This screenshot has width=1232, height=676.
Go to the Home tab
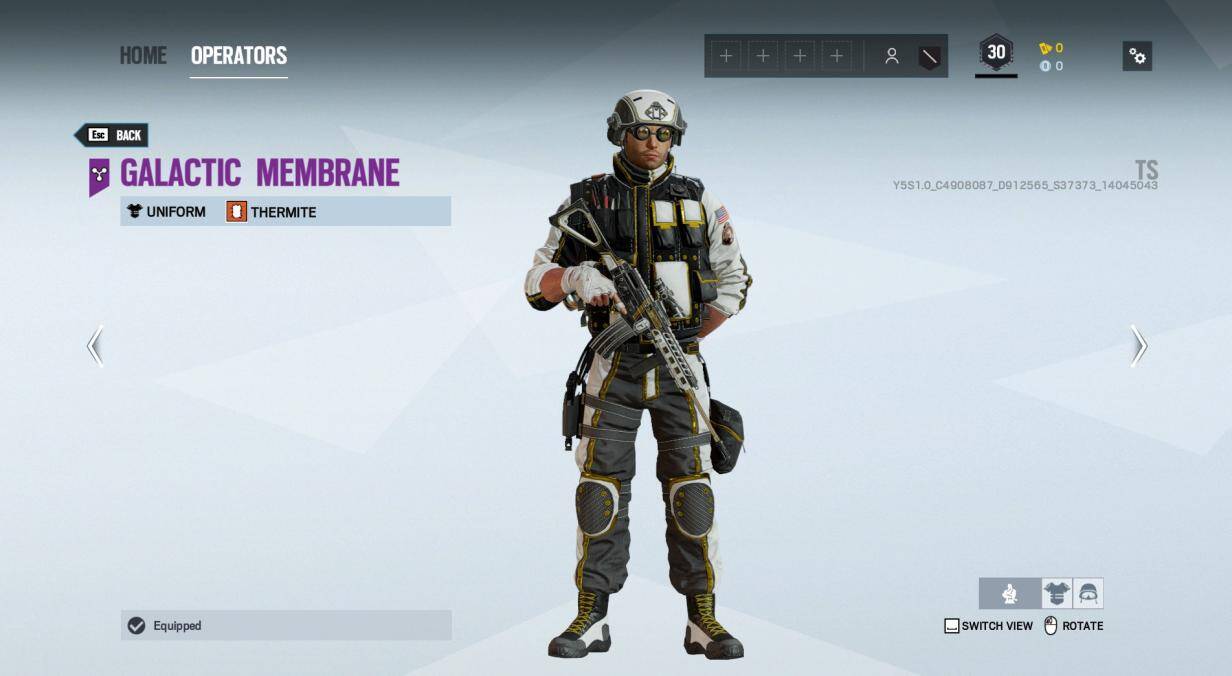[143, 56]
